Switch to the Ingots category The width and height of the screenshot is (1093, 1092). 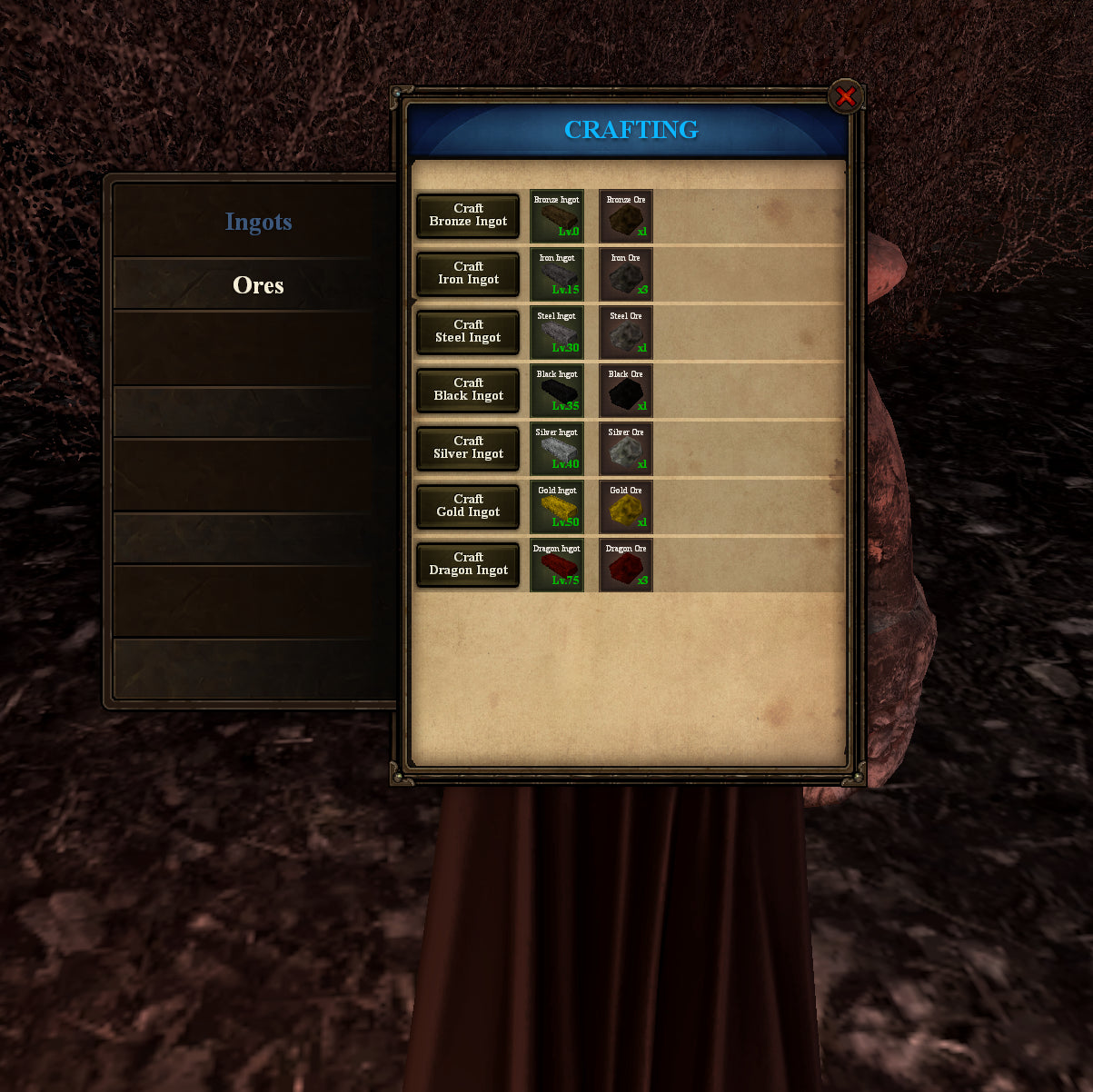click(x=258, y=222)
